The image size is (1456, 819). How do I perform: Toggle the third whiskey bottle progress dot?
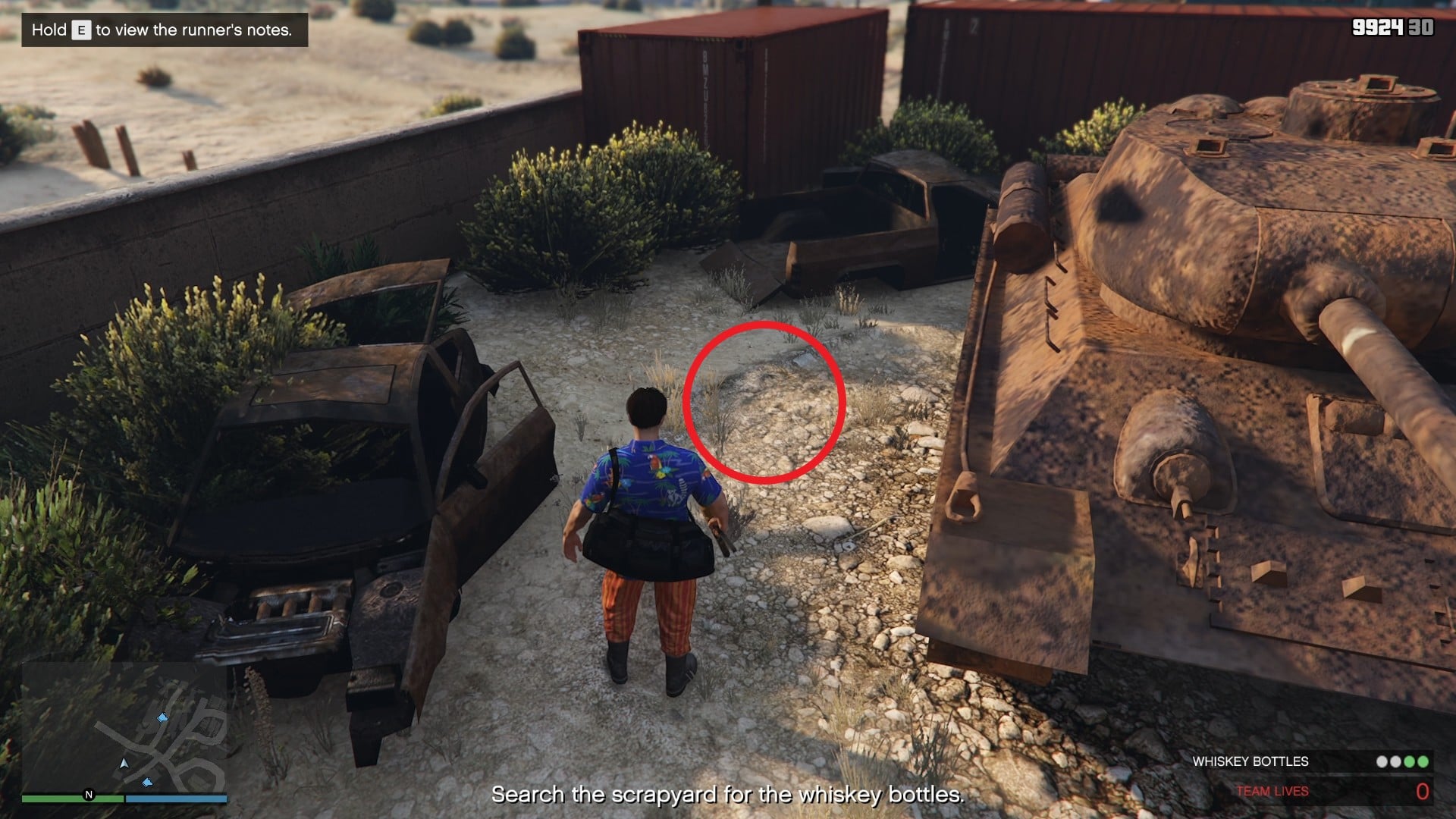pyautogui.click(x=1410, y=761)
